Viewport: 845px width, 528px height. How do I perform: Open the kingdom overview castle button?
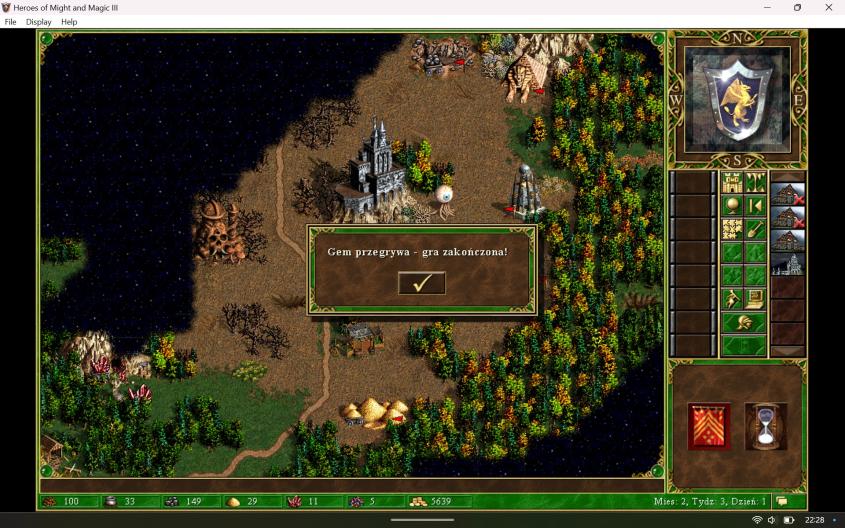[x=732, y=182]
